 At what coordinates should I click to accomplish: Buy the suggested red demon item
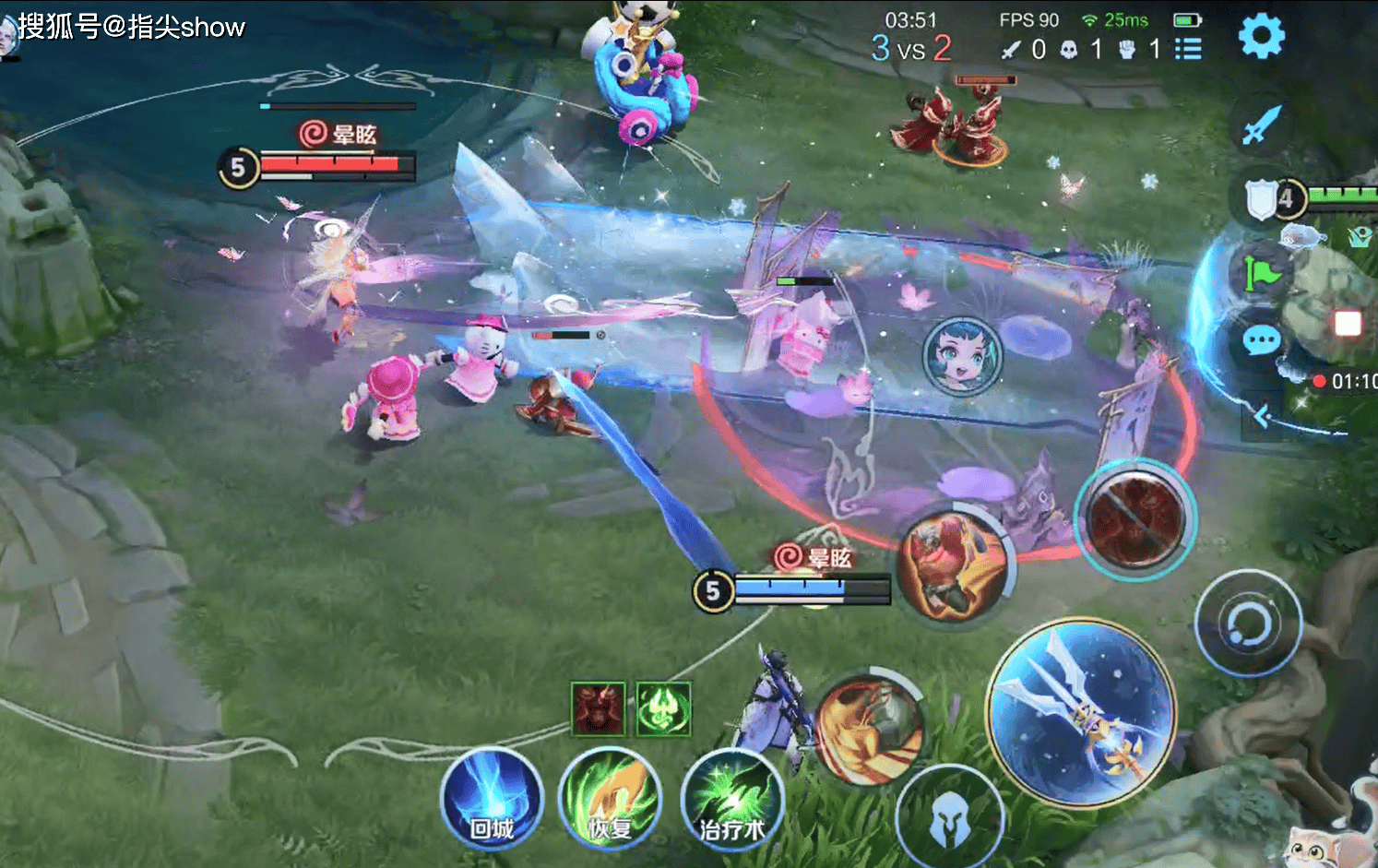coord(598,708)
